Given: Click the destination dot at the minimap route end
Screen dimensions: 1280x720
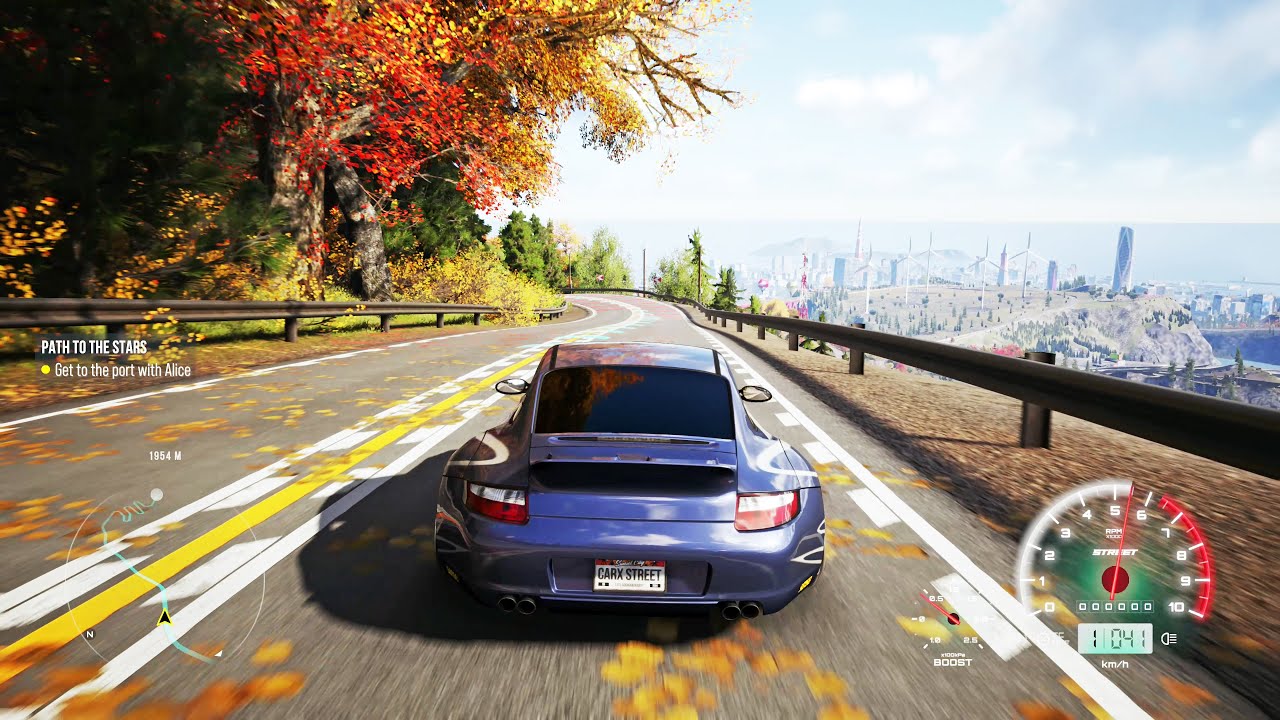Looking at the screenshot, I should (x=157, y=493).
